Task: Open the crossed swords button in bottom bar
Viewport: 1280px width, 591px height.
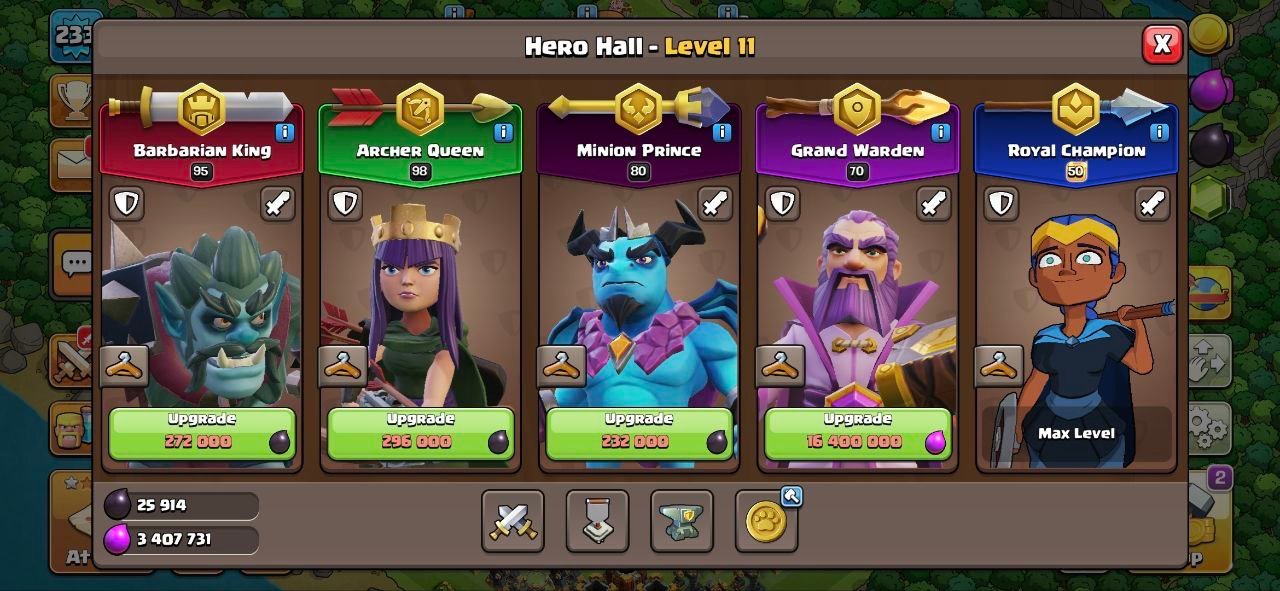Action: tap(512, 521)
